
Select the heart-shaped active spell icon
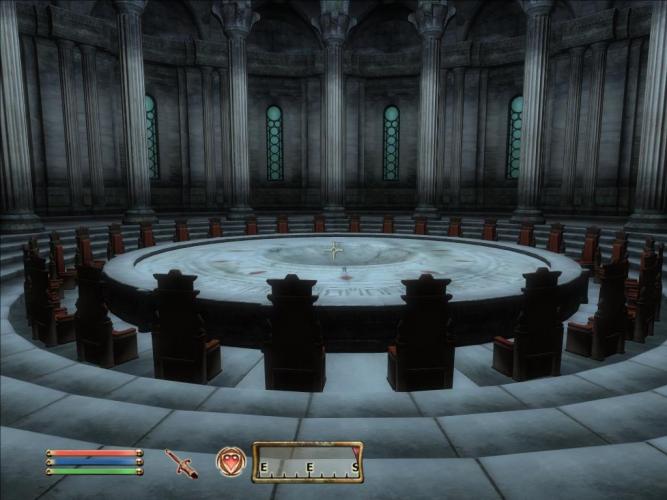coord(230,463)
